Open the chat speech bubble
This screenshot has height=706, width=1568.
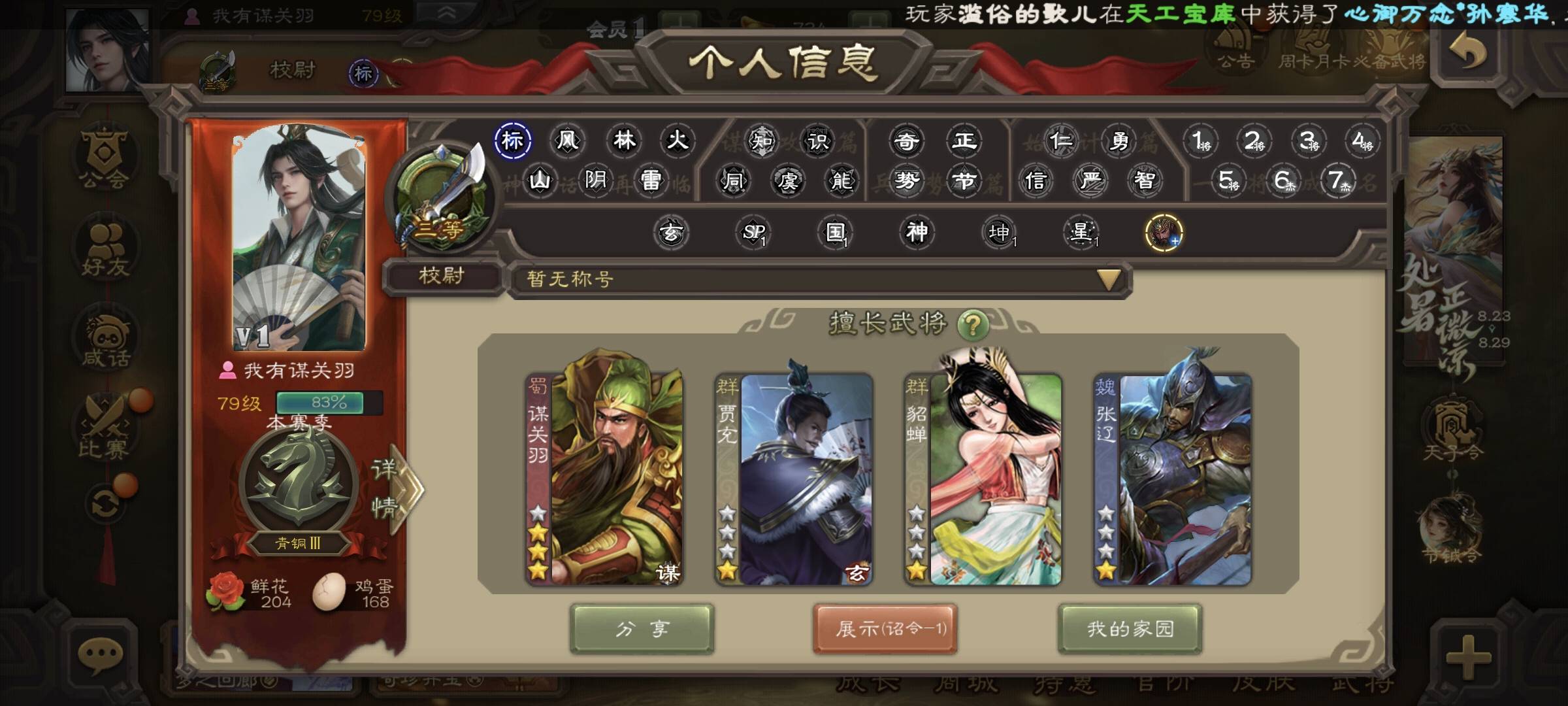click(x=100, y=655)
